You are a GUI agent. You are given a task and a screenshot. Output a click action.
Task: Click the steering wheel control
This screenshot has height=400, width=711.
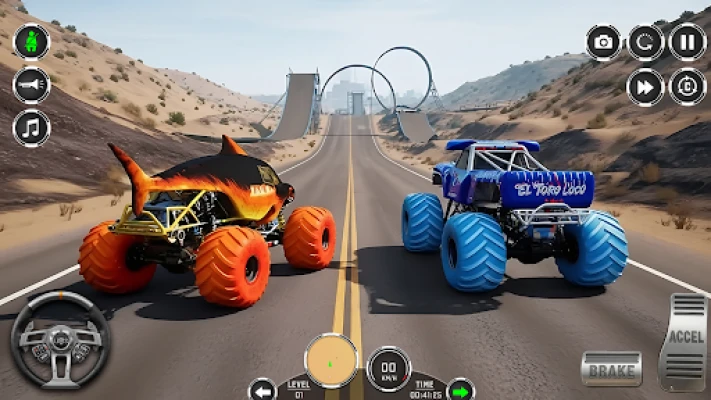click(60, 341)
